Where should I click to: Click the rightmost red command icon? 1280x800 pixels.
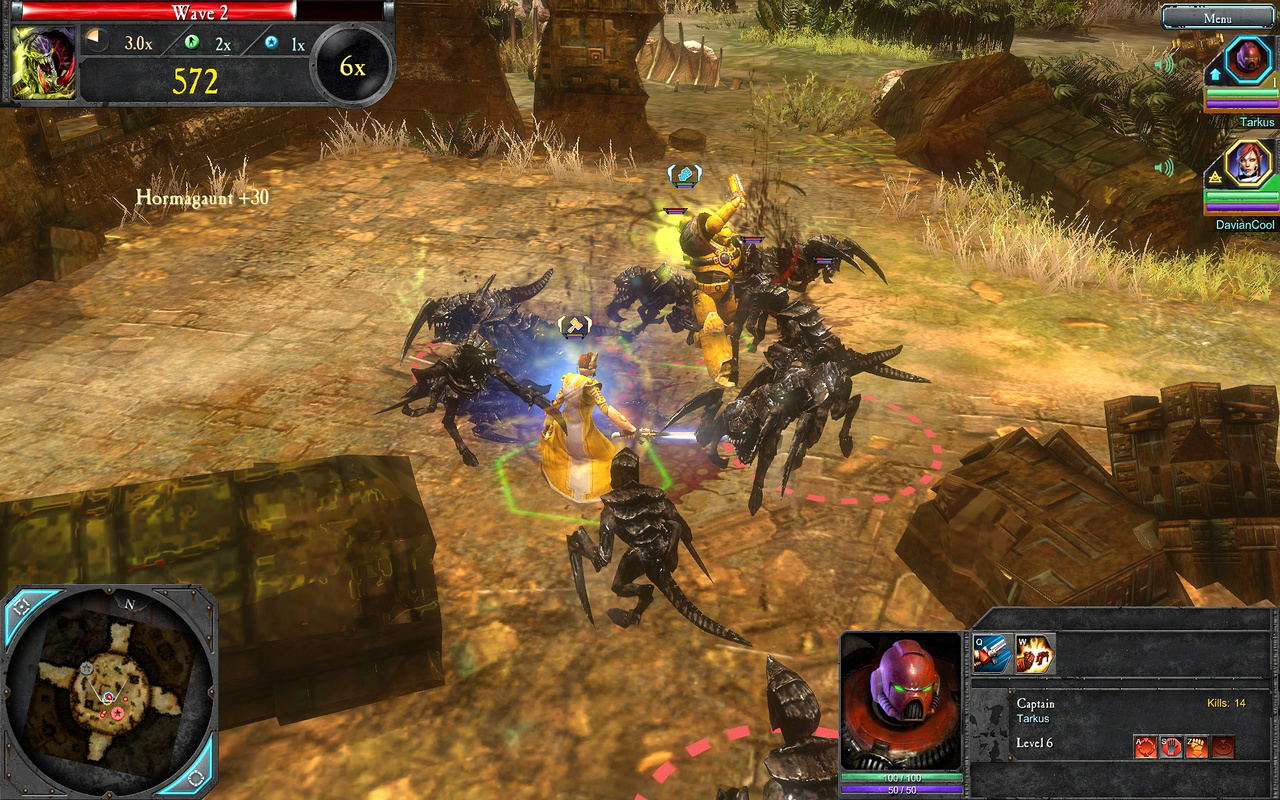pyautogui.click(x=1222, y=746)
